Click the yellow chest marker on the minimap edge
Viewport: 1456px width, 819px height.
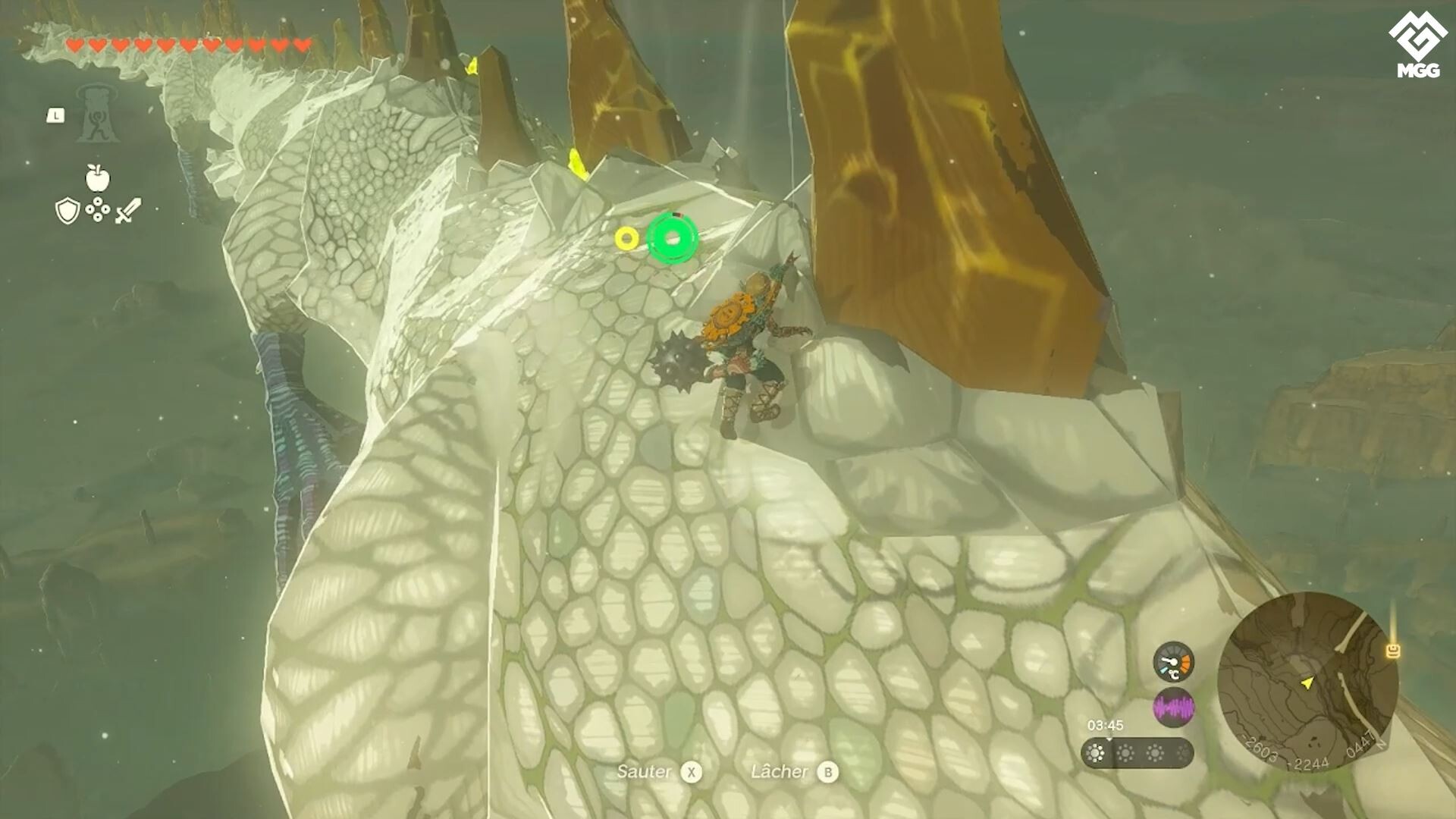1393,650
